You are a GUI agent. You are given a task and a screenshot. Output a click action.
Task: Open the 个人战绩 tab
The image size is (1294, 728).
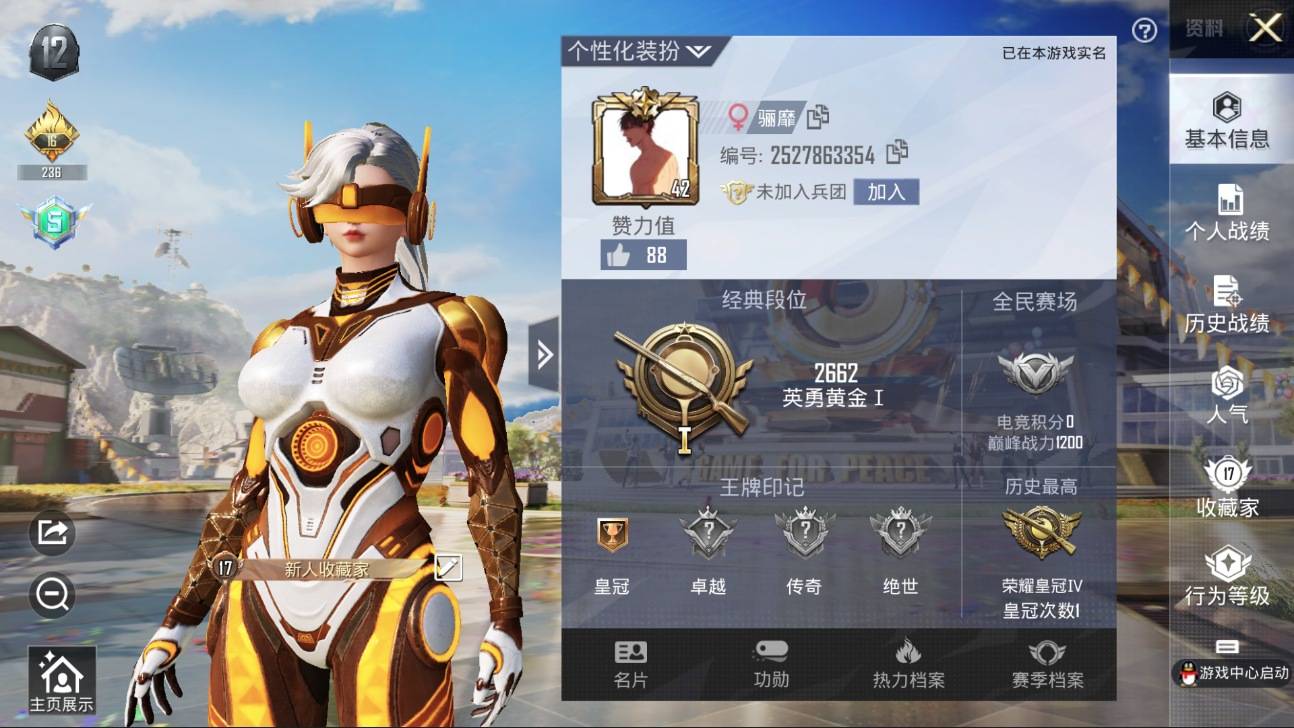(1227, 214)
